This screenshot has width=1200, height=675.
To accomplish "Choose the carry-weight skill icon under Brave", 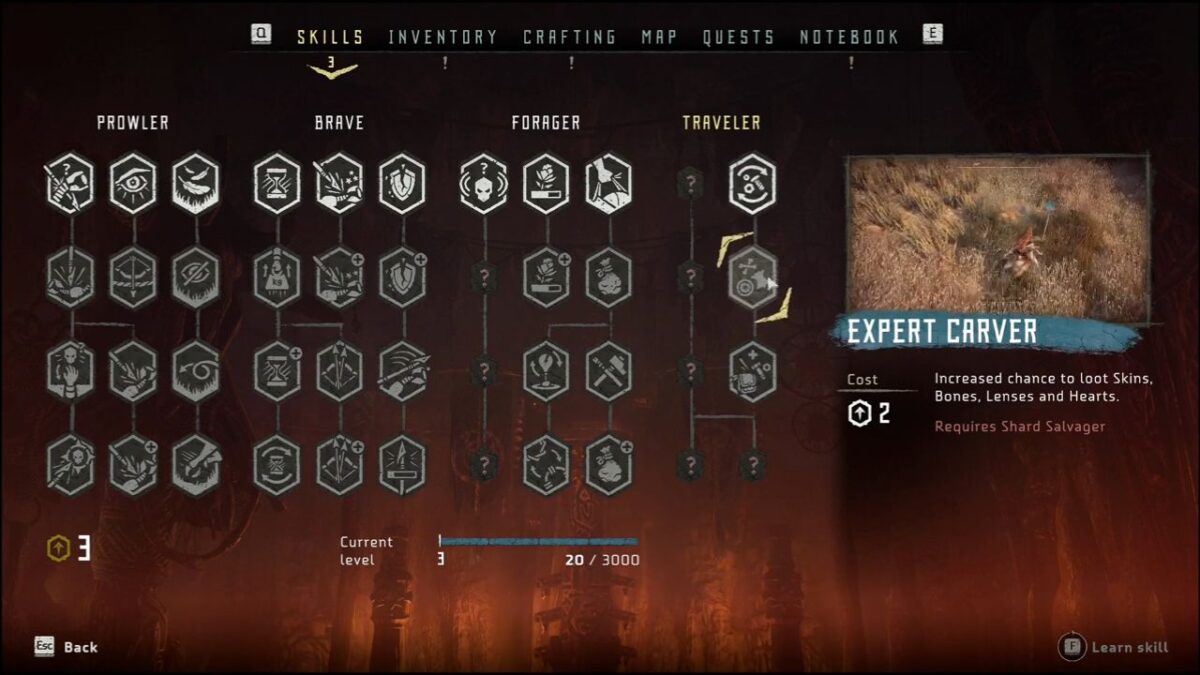I will (277, 276).
